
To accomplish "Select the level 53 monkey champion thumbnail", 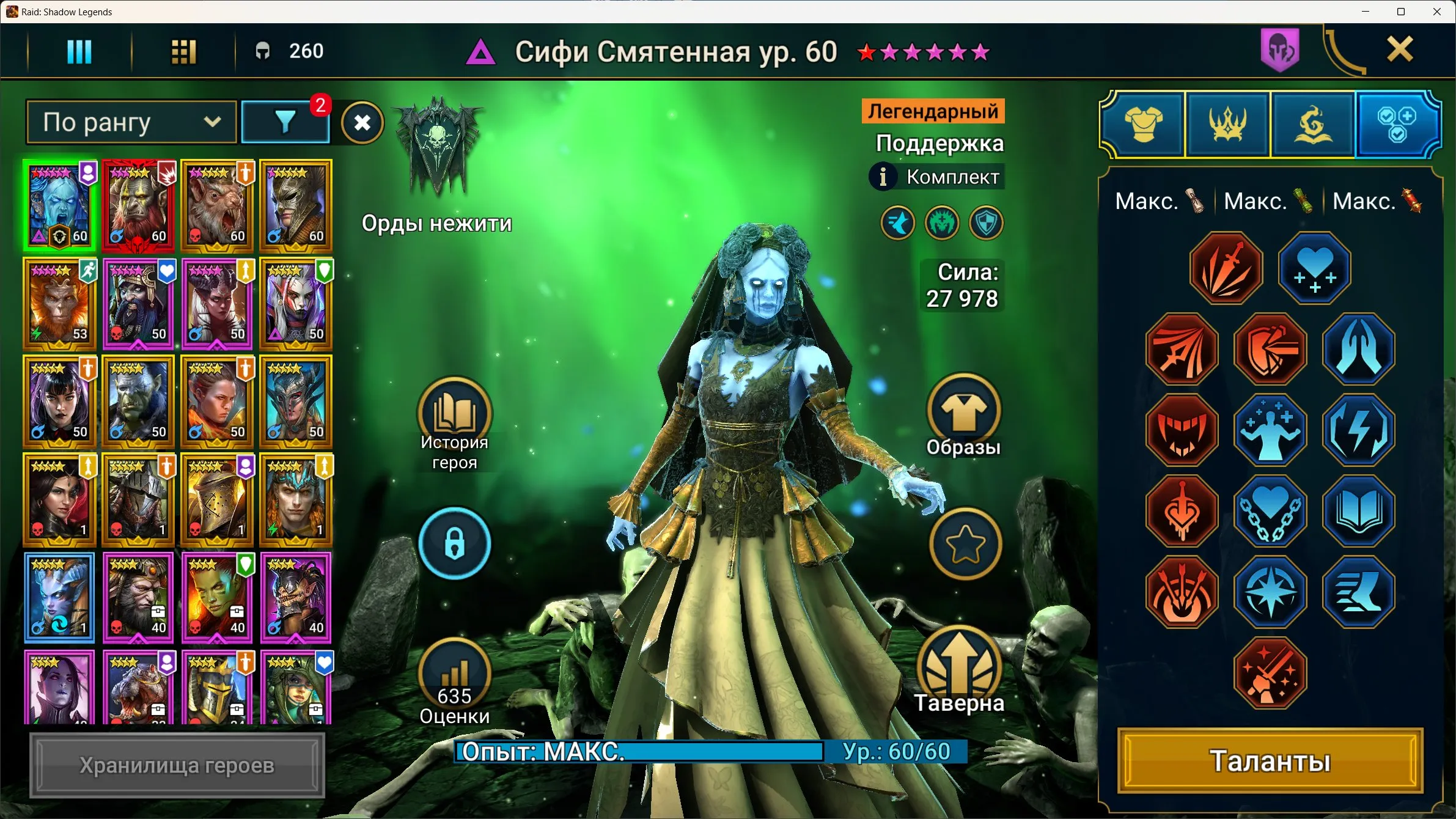I will (59, 304).
